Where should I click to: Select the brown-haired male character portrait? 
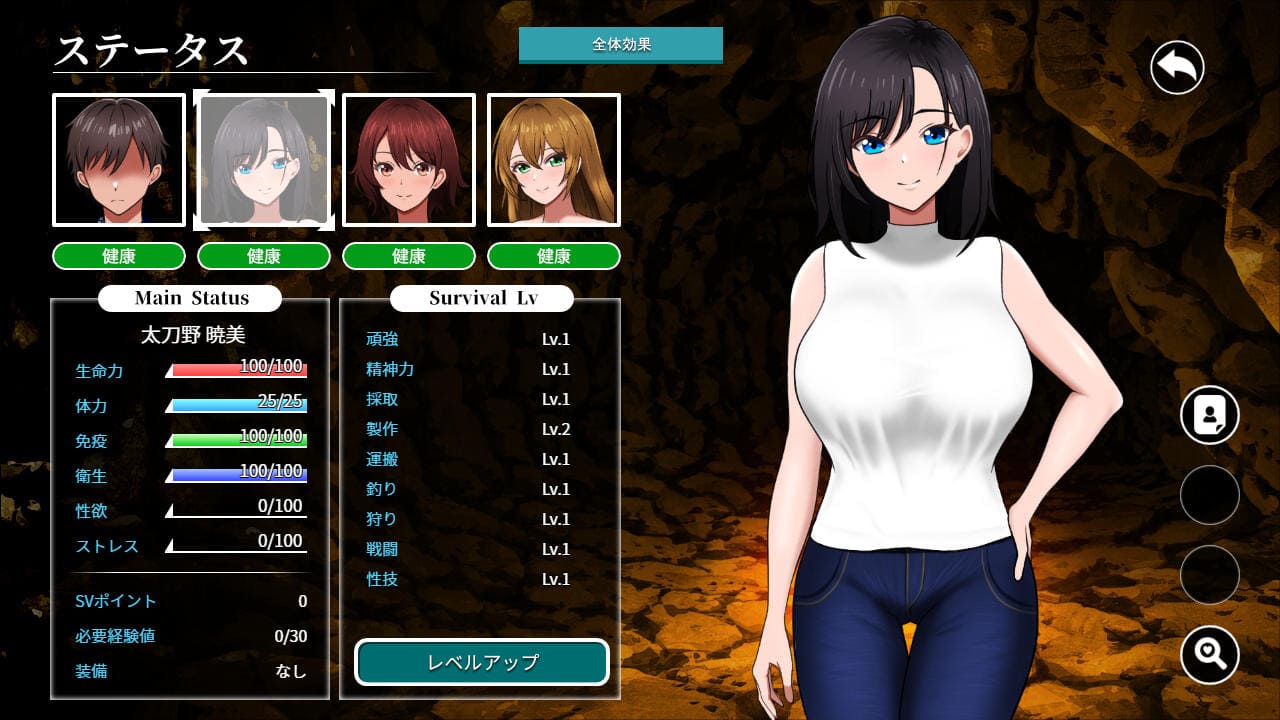(x=119, y=160)
